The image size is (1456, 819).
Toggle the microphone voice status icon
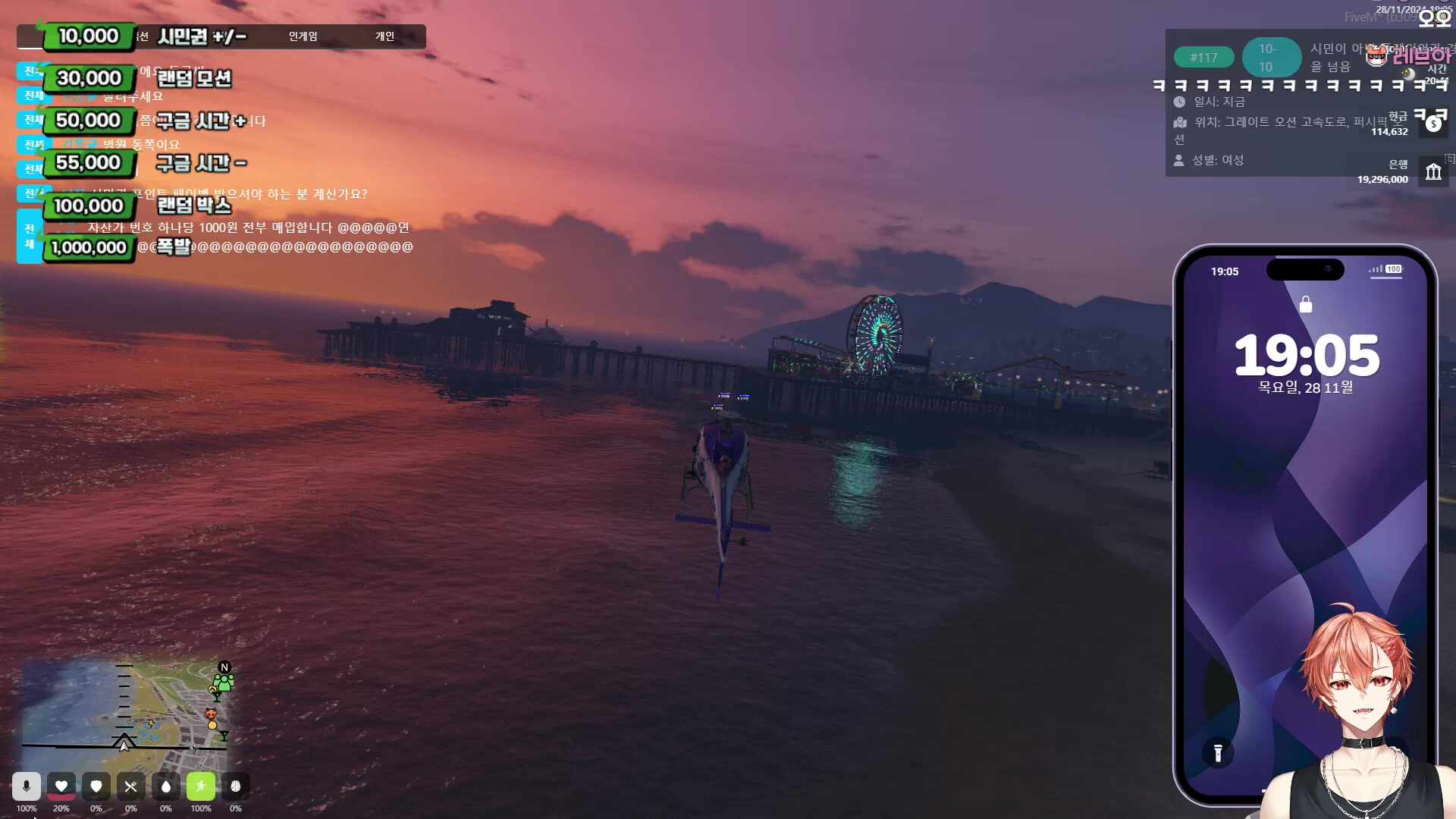point(27,786)
